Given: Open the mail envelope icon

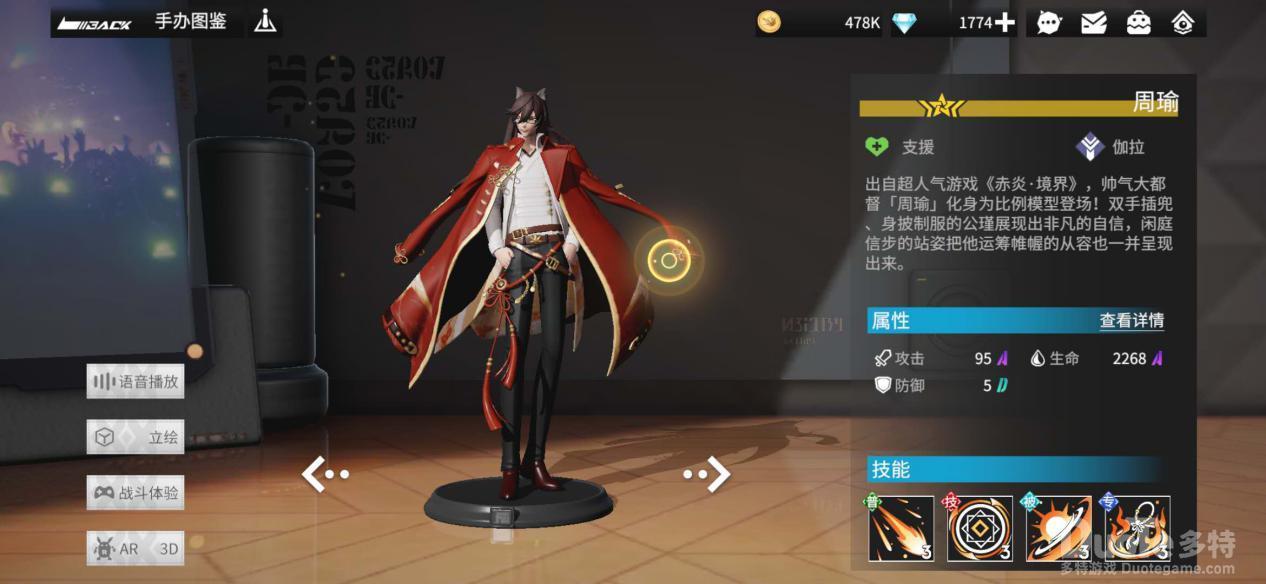Looking at the screenshot, I should pos(1093,22).
